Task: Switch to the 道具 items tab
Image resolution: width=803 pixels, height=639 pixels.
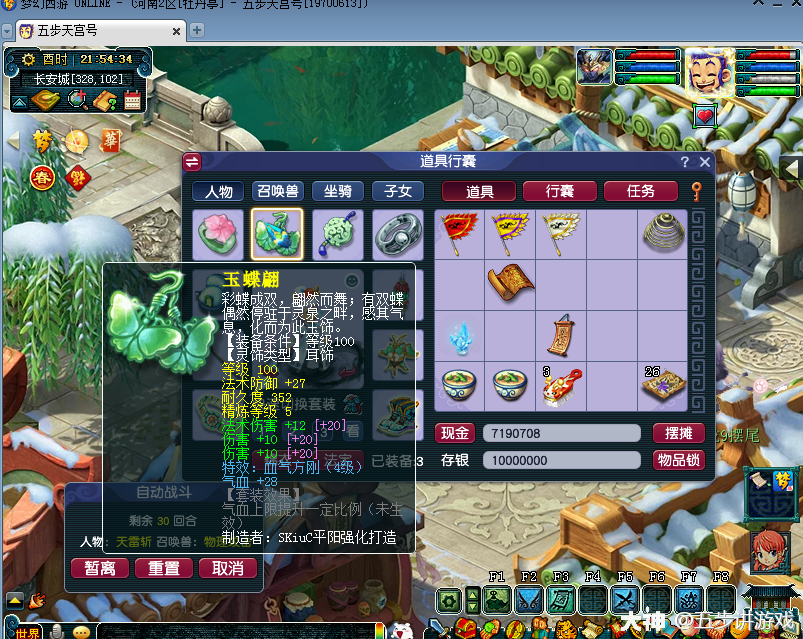Action: click(x=478, y=191)
